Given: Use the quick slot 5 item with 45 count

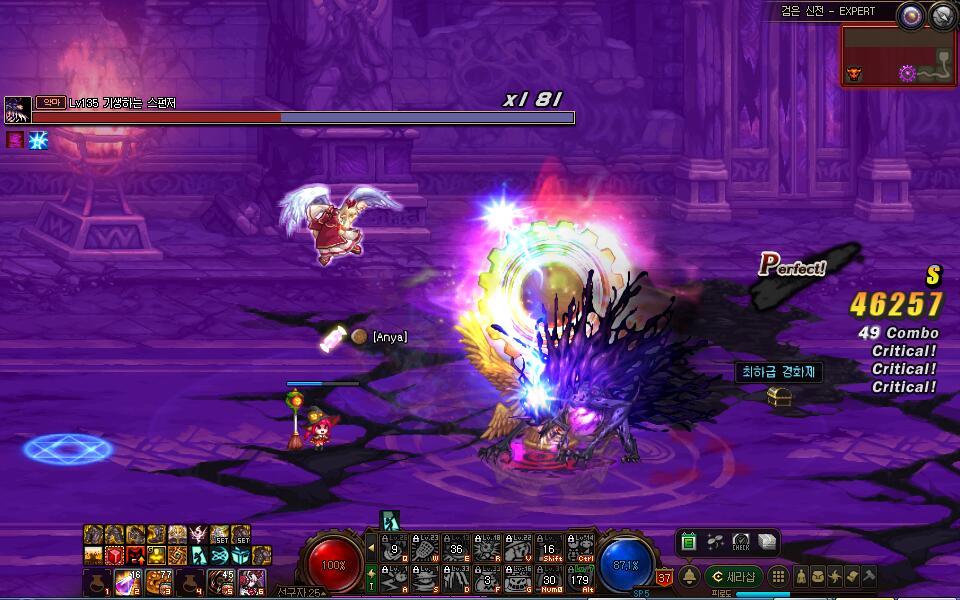Looking at the screenshot, I should click(x=220, y=580).
